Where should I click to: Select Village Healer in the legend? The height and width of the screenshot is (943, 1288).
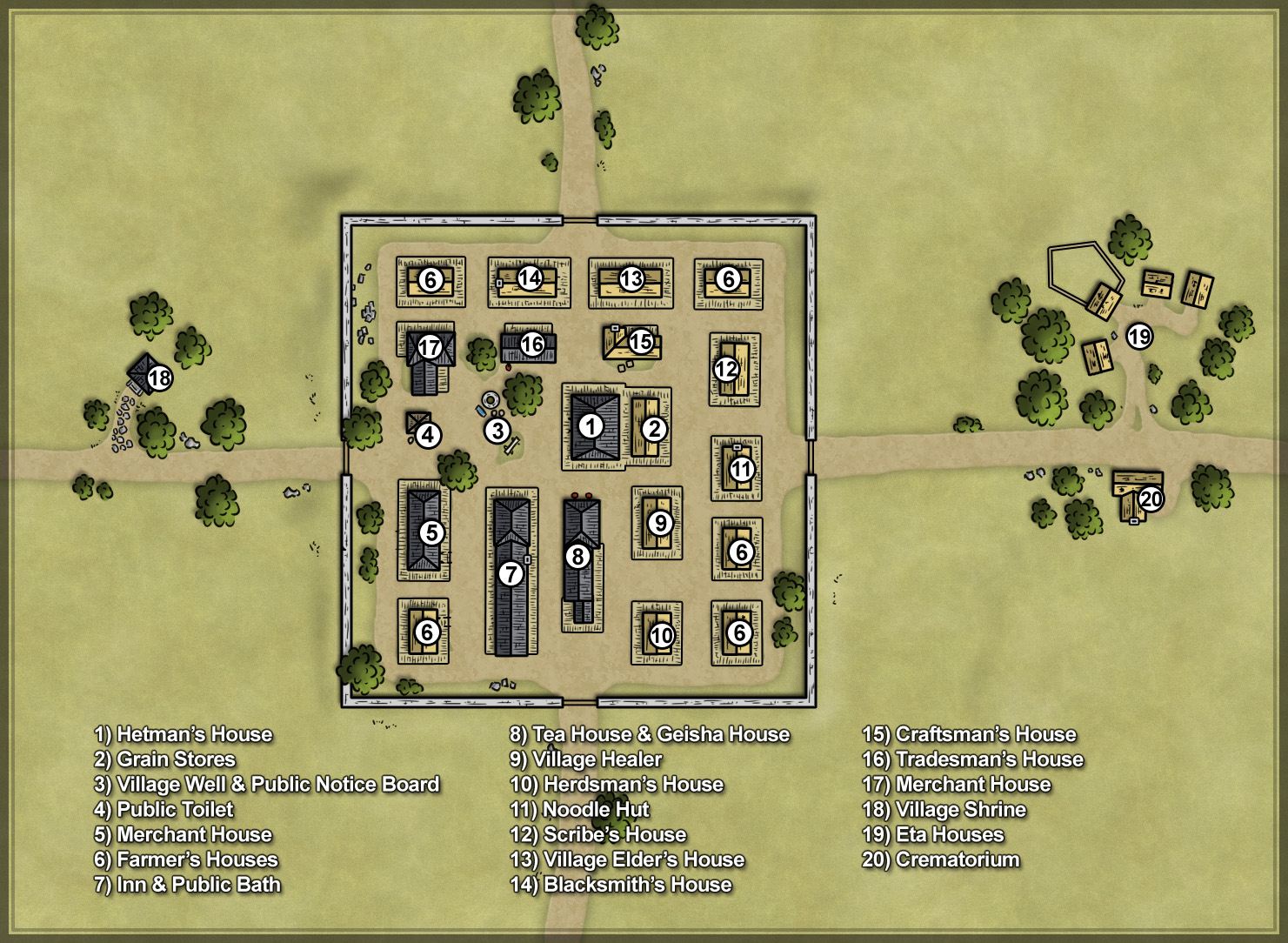585,759
